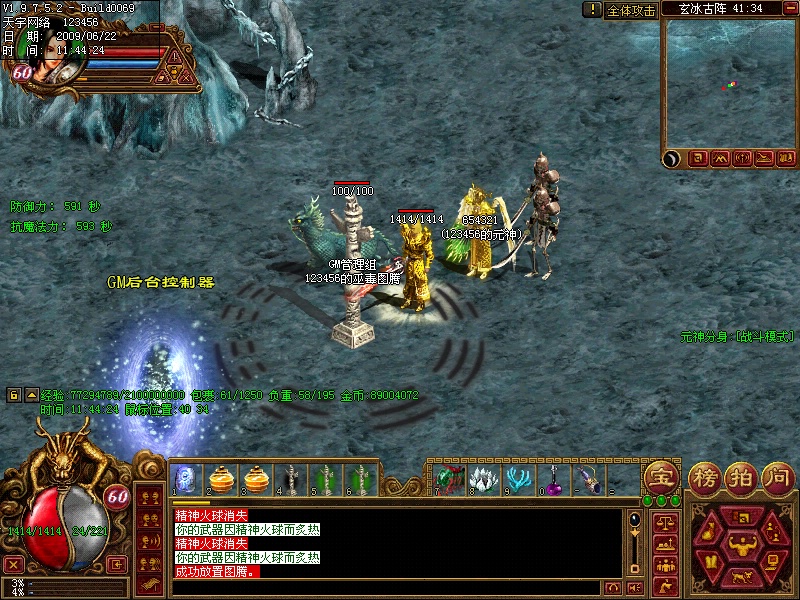
Task: Click the red X button beside the health orb
Action: [14, 564]
